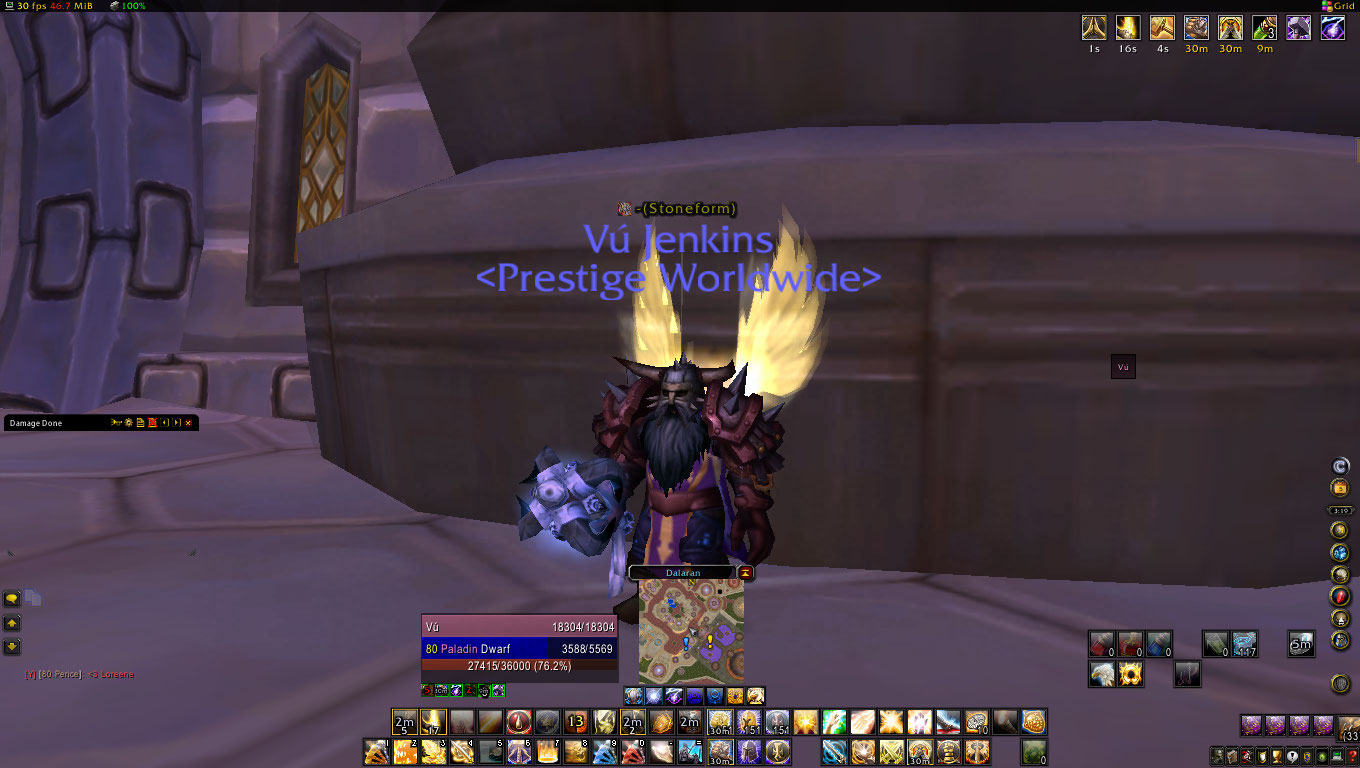1360x768 pixels.
Task: Select the hammer ability showing a 2m cooldown
Action: (x=633, y=722)
